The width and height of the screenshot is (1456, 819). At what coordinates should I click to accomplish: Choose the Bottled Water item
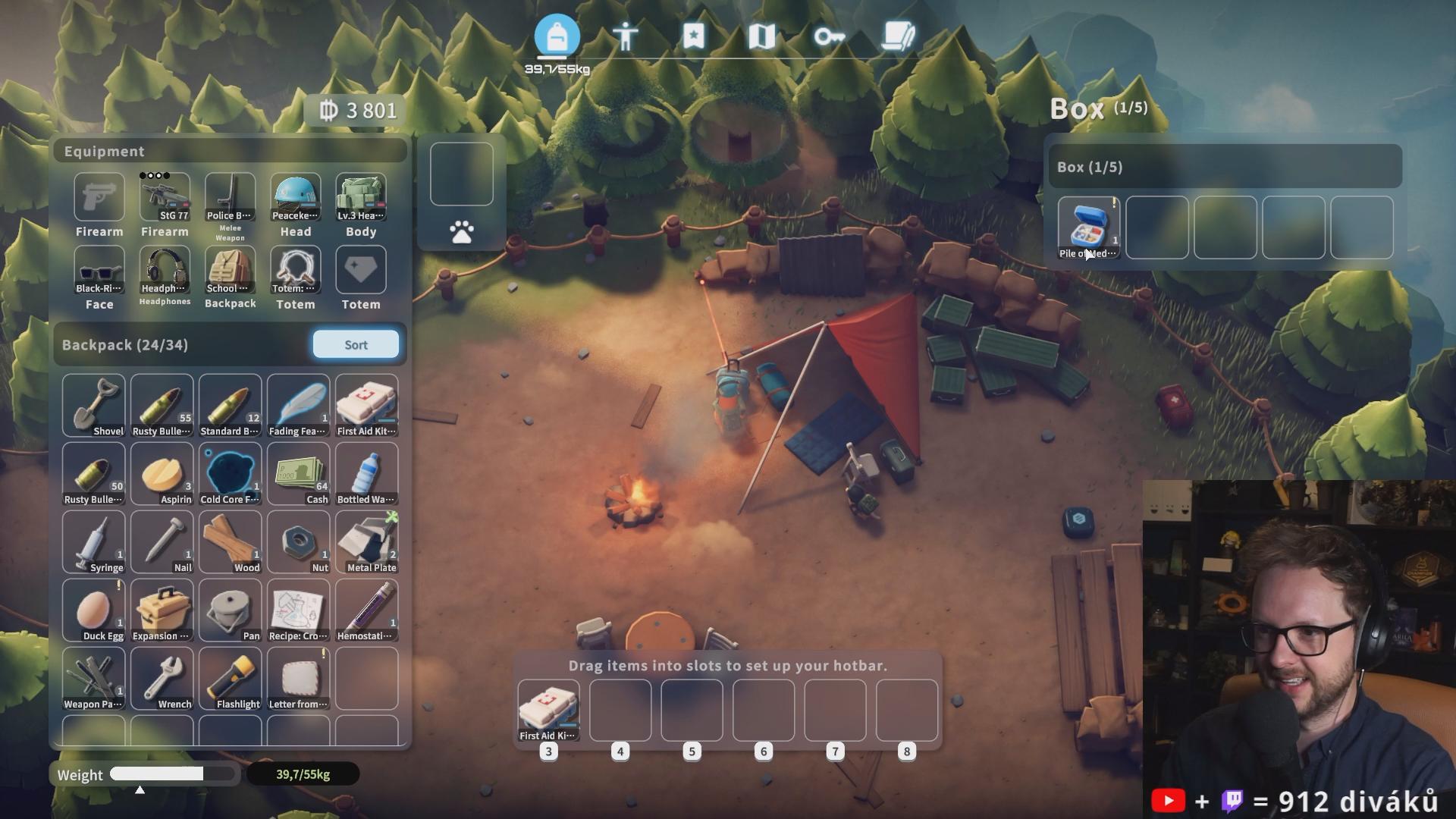pyautogui.click(x=366, y=474)
